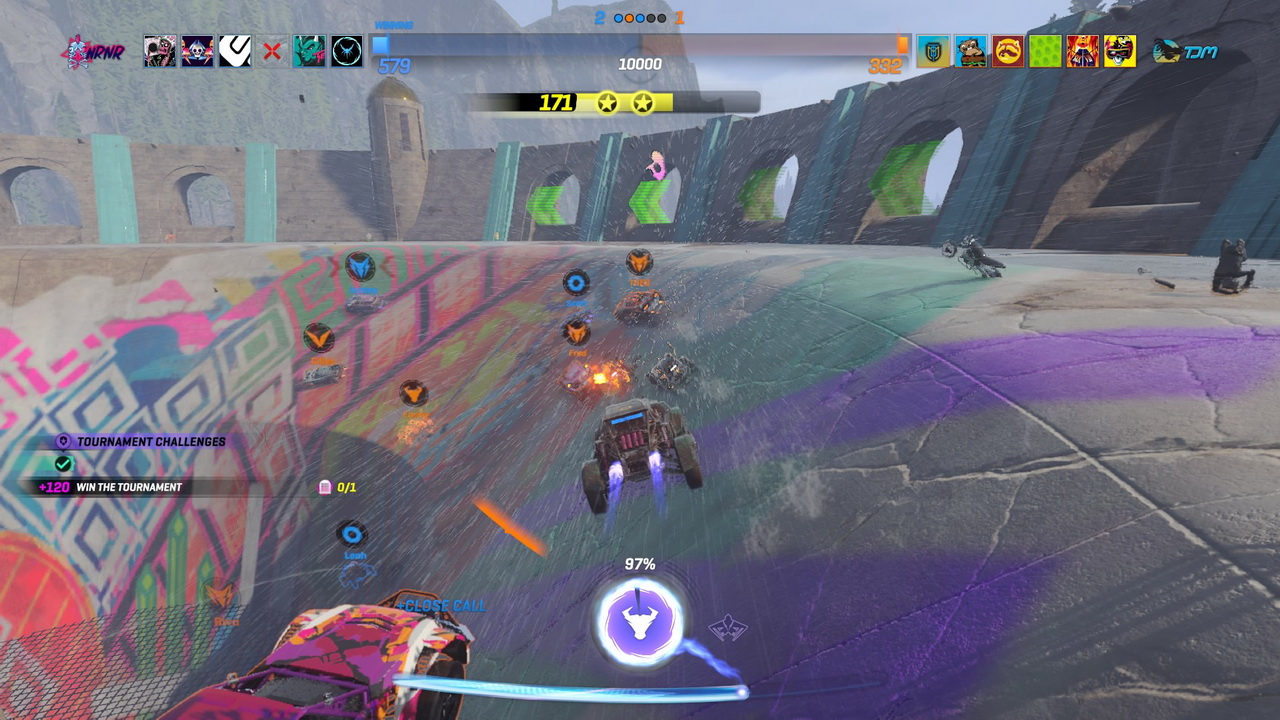Select the beaver player portrait
The width and height of the screenshot is (1280, 720).
coord(970,51)
